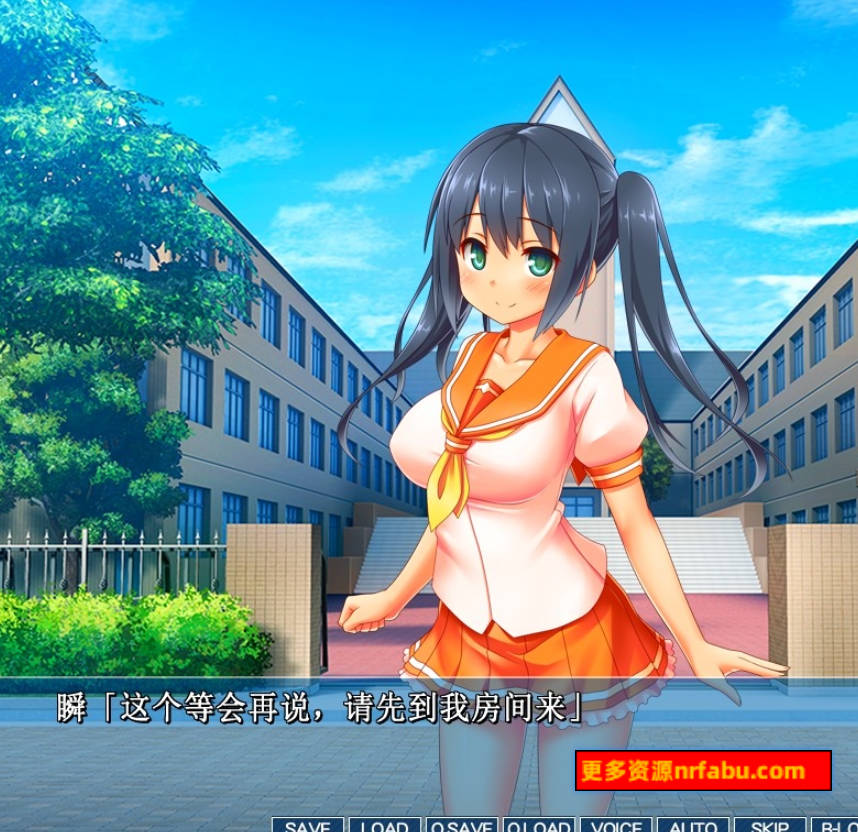Open the LOAD menu
This screenshot has height=832, width=858.
point(385,825)
